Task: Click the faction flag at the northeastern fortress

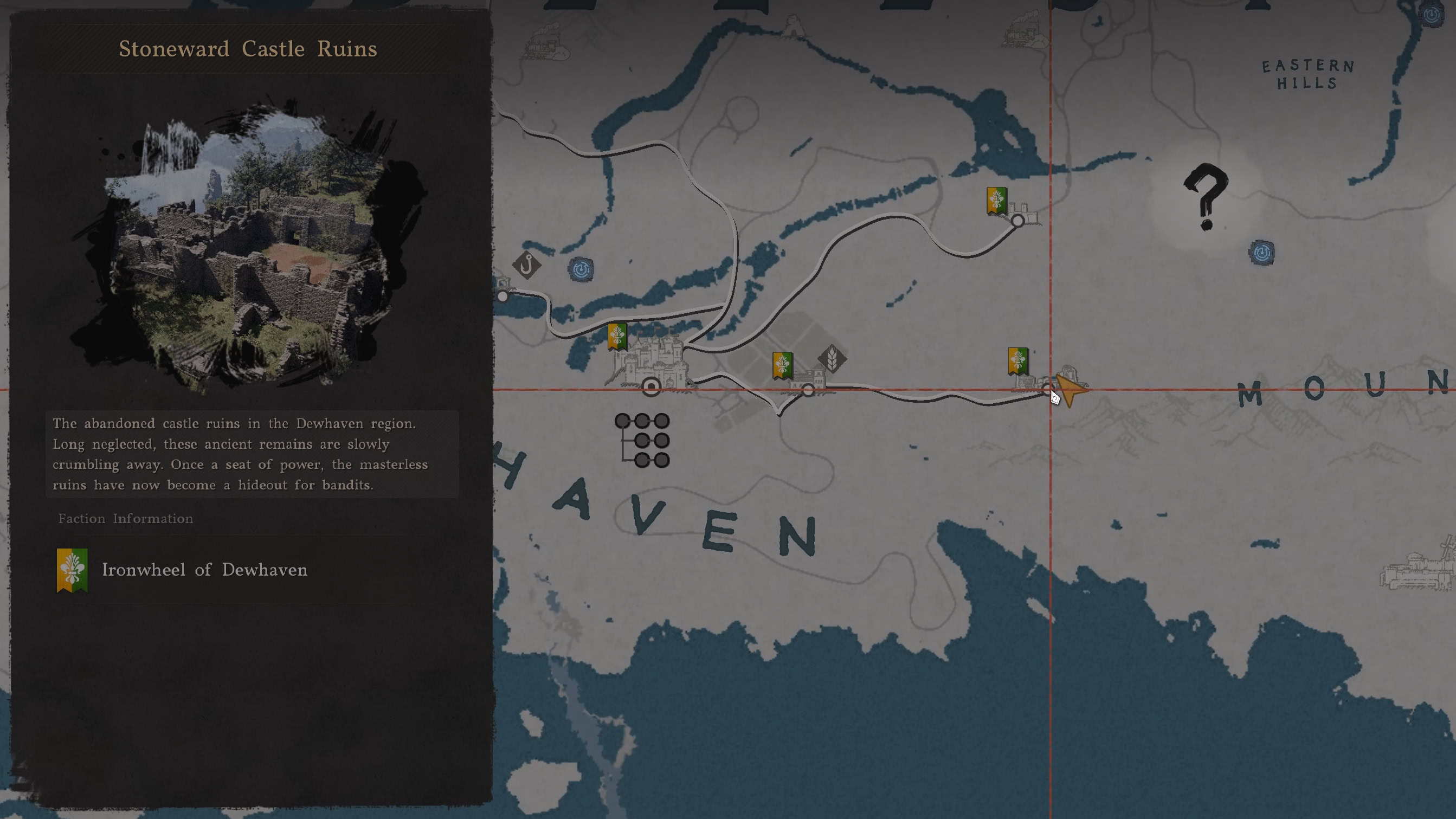Action: (x=996, y=201)
